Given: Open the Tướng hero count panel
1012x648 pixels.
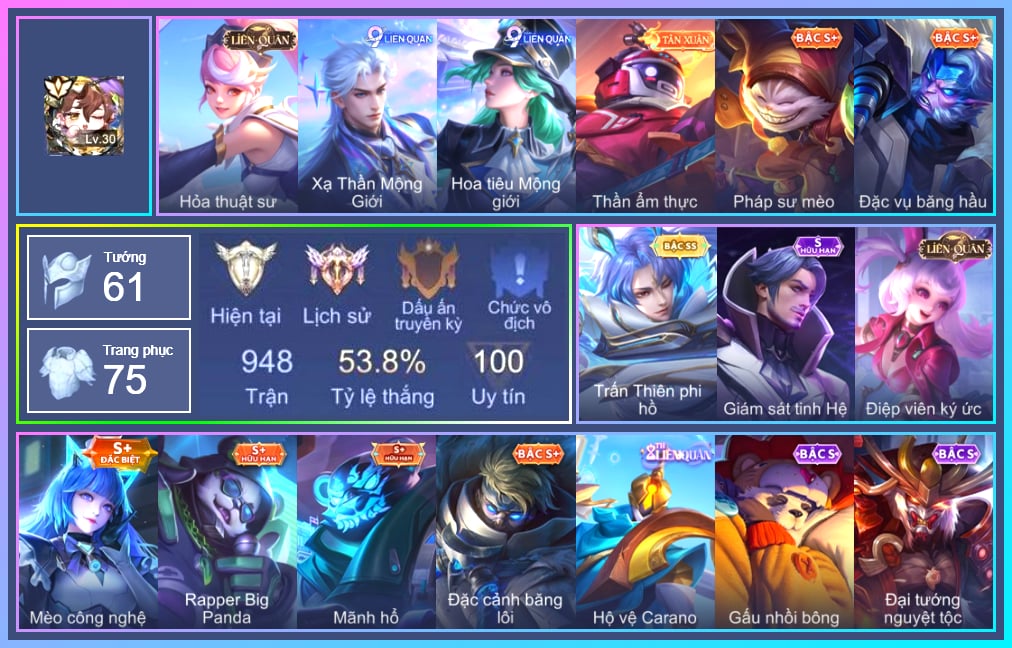Looking at the screenshot, I should click(x=109, y=278).
